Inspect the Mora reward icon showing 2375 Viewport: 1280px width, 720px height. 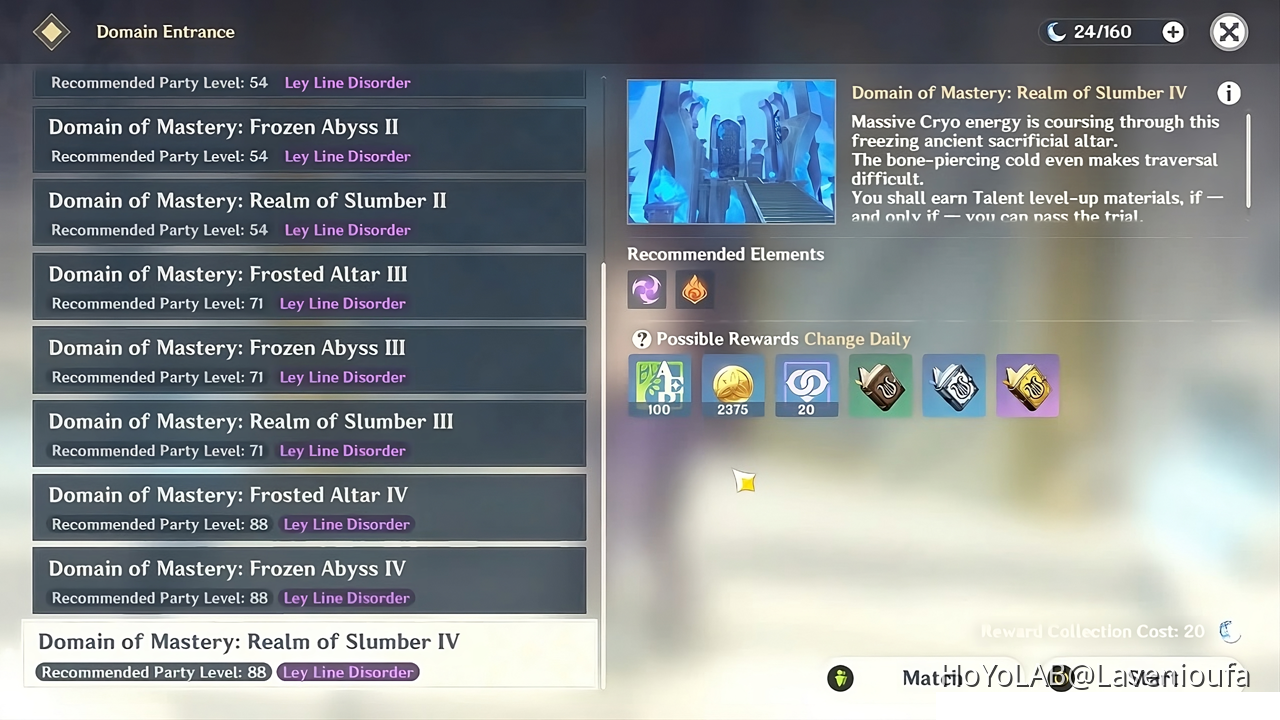click(x=732, y=386)
